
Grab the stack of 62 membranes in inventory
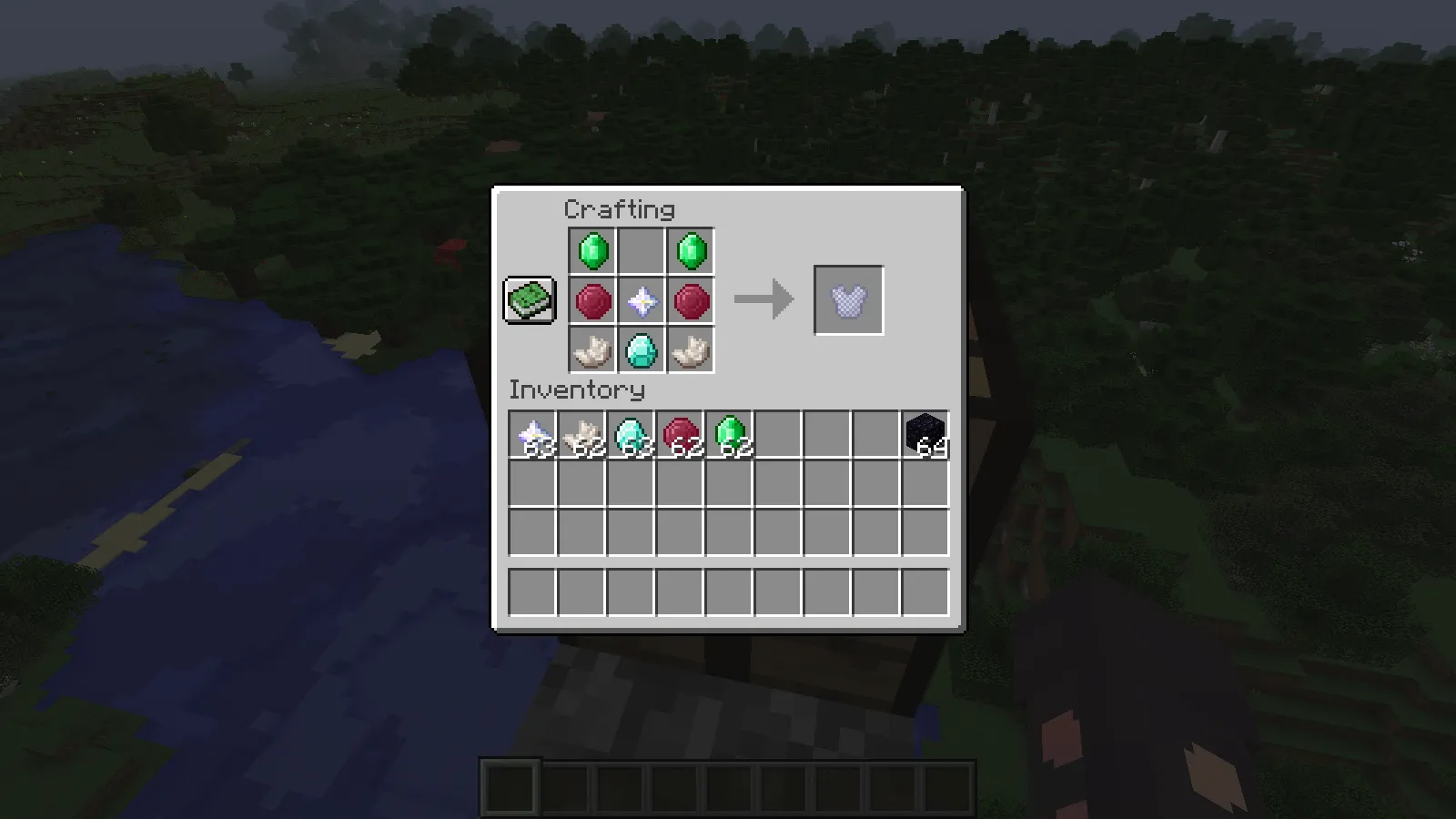pyautogui.click(x=582, y=432)
